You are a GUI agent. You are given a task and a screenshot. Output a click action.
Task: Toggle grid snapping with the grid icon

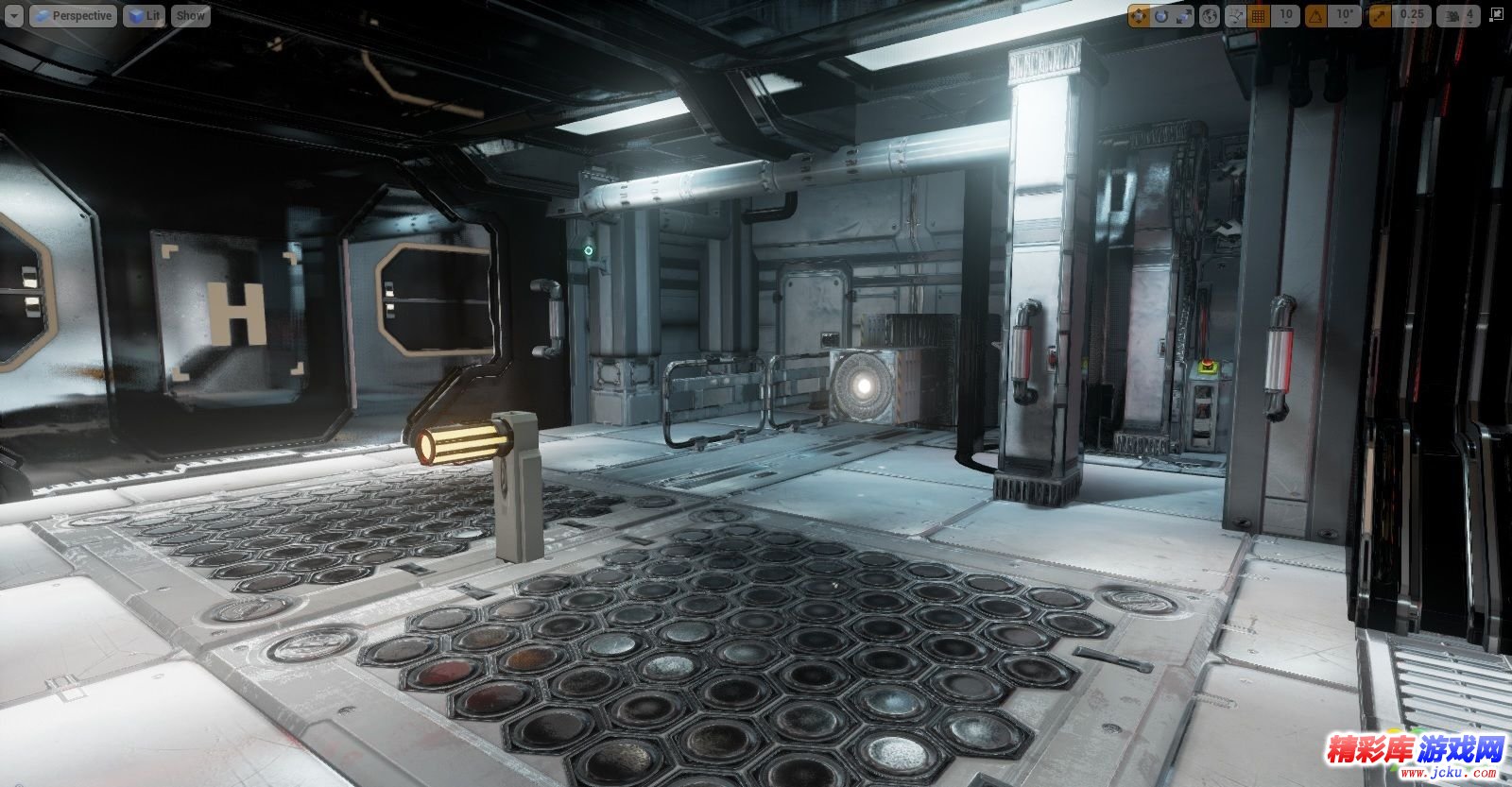pos(1259,16)
